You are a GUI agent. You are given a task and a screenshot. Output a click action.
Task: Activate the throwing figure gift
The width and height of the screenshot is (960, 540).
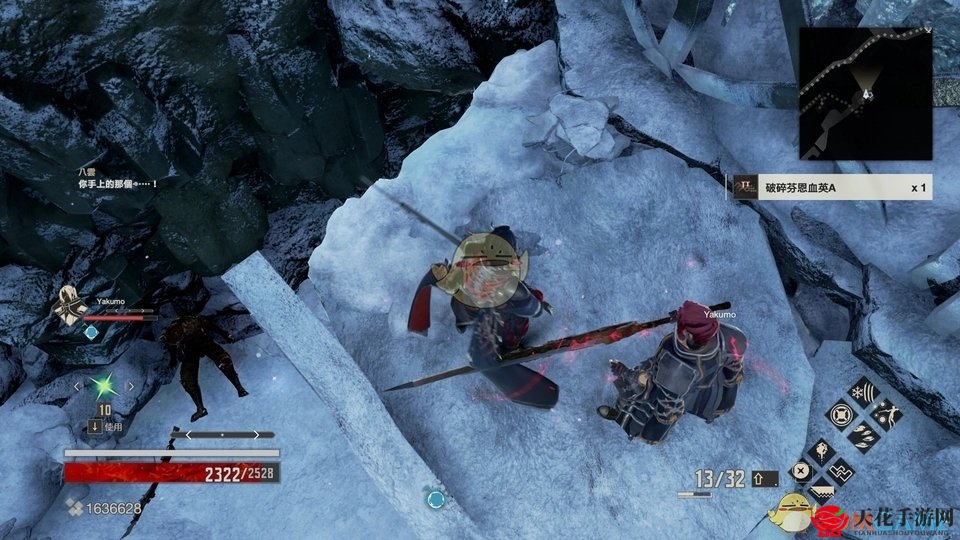pyautogui.click(x=884, y=413)
